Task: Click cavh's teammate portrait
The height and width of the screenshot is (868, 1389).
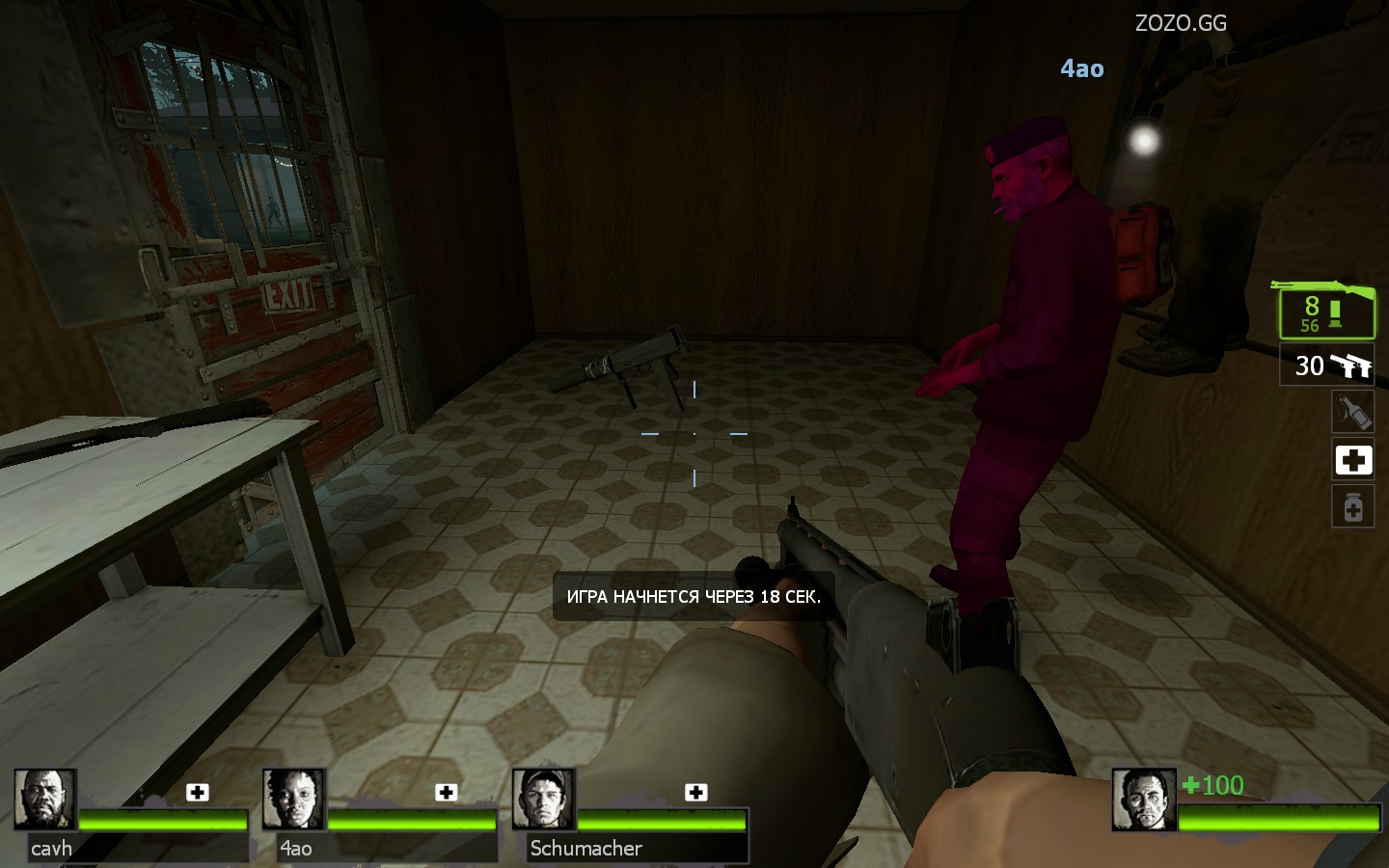Action: point(45,800)
